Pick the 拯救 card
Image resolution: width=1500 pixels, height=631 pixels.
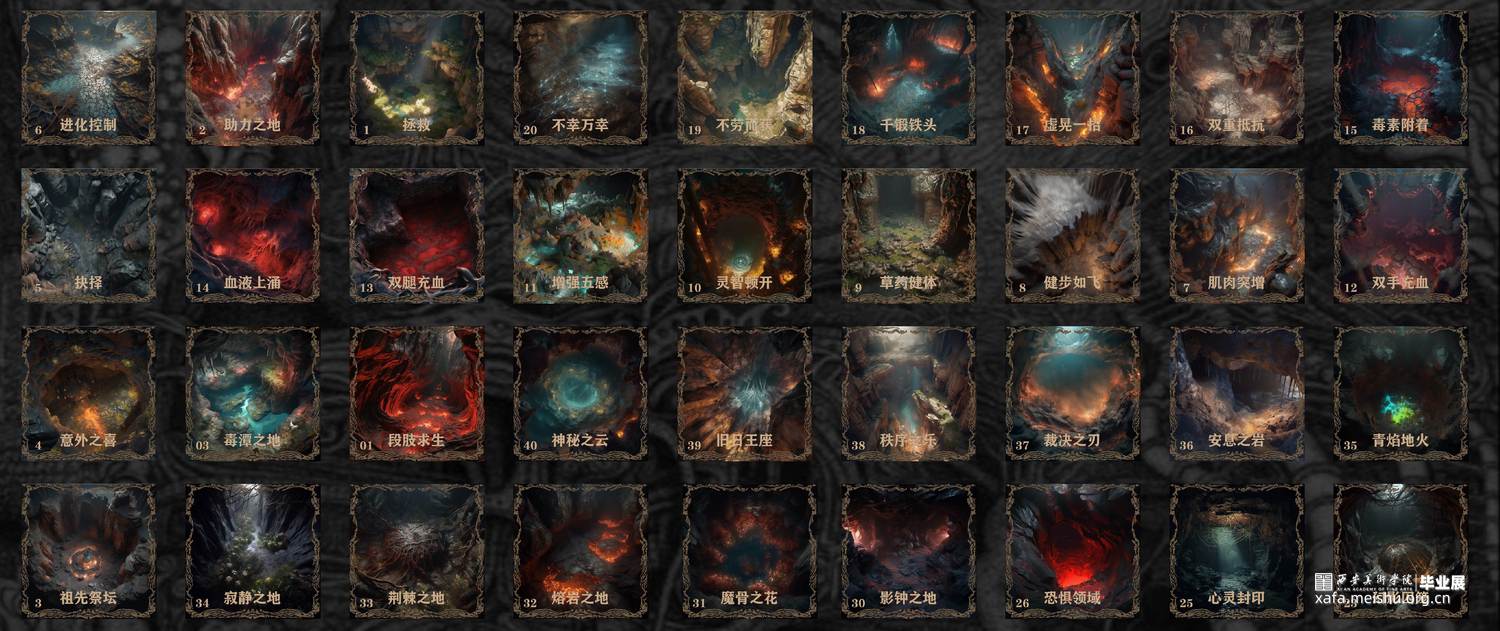(416, 77)
